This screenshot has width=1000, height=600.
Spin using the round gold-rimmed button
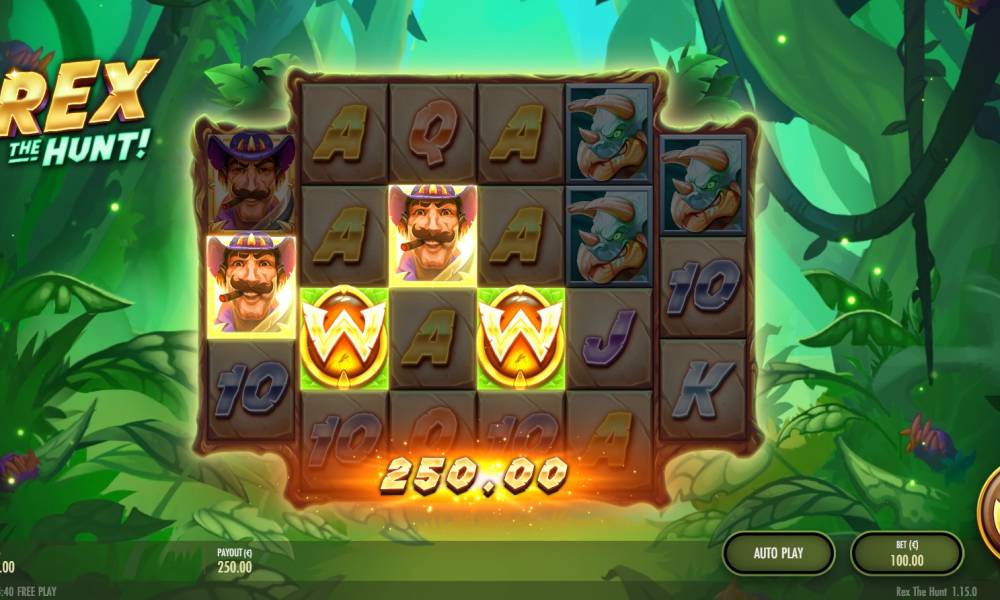coord(990,510)
